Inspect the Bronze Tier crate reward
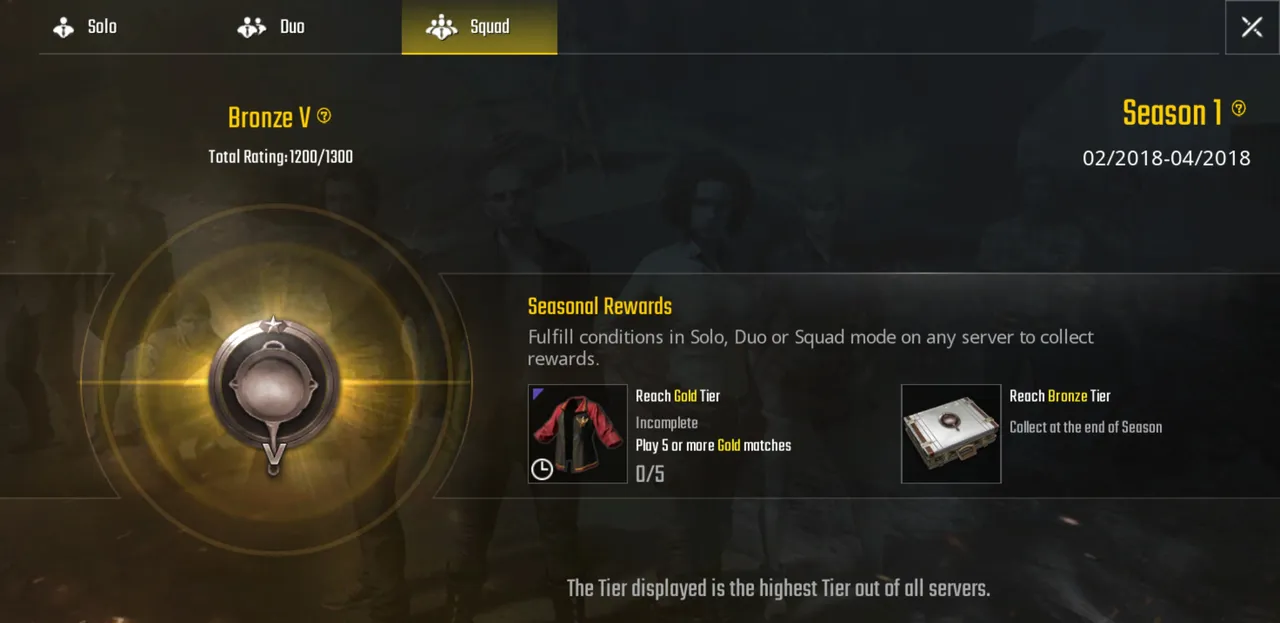Image resolution: width=1280 pixels, height=623 pixels. 951,434
